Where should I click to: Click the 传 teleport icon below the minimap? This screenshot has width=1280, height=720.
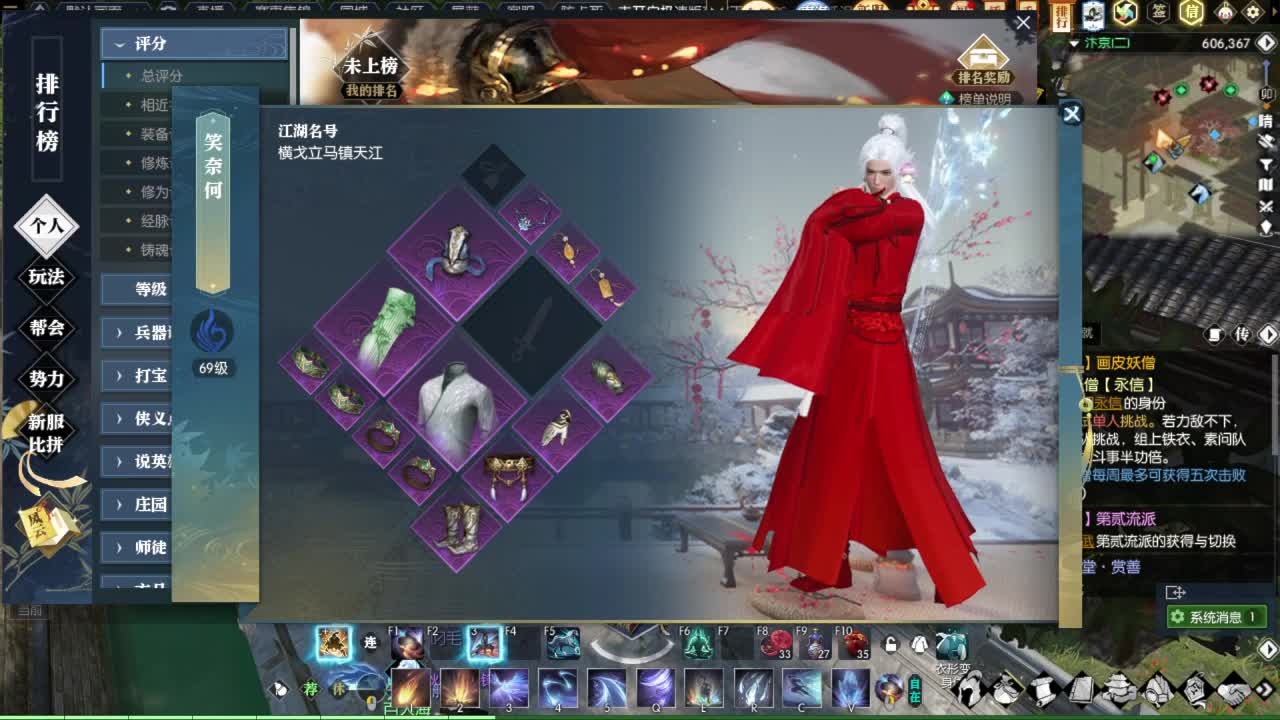tap(1241, 334)
